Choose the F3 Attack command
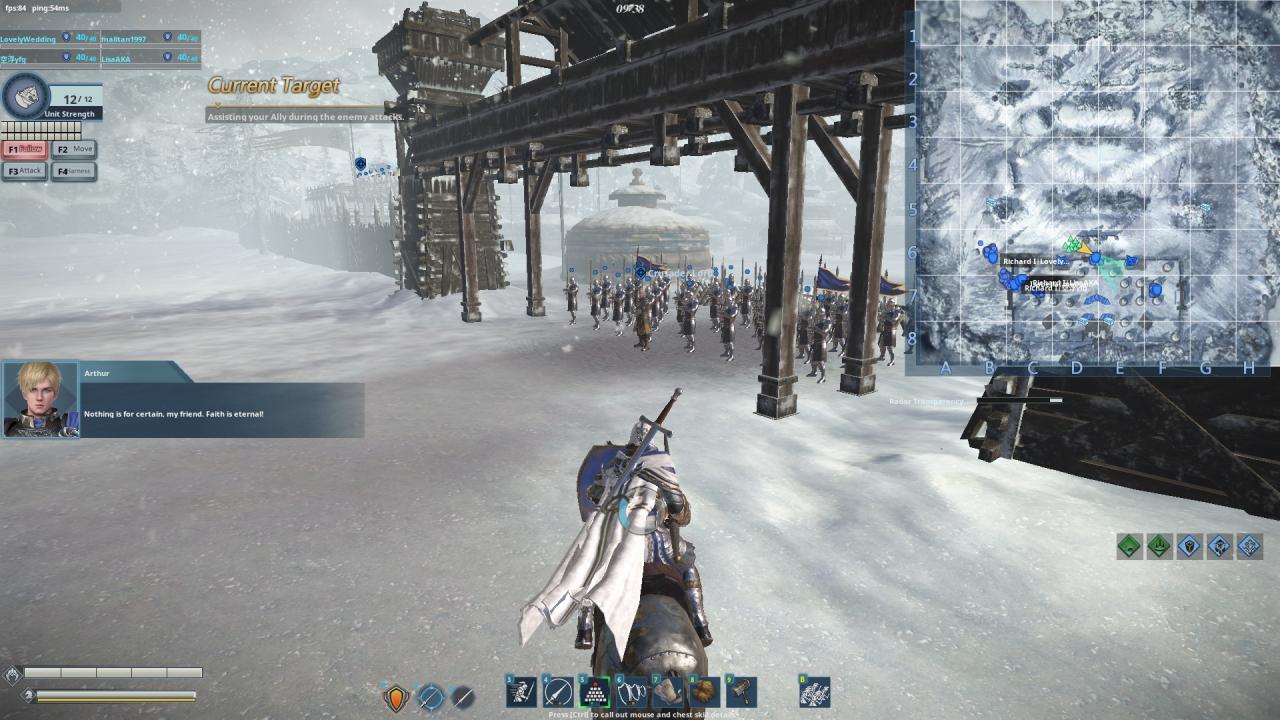The height and width of the screenshot is (720, 1280). point(25,171)
